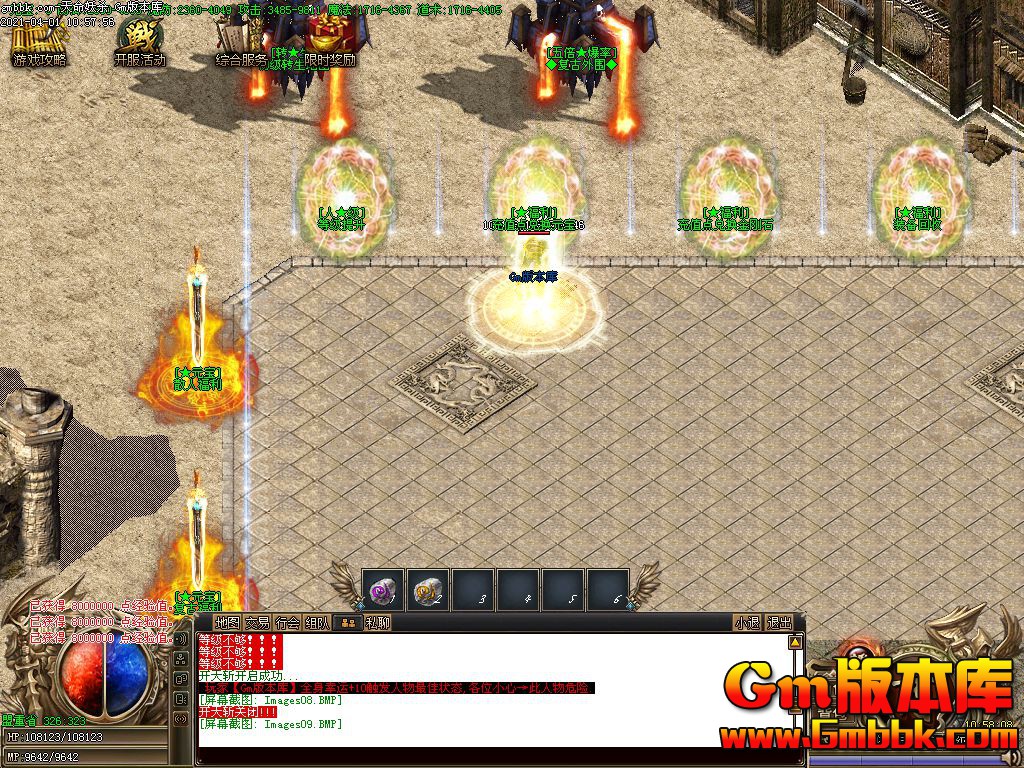
Task: Open the 组队 team tab
Action: click(x=317, y=623)
